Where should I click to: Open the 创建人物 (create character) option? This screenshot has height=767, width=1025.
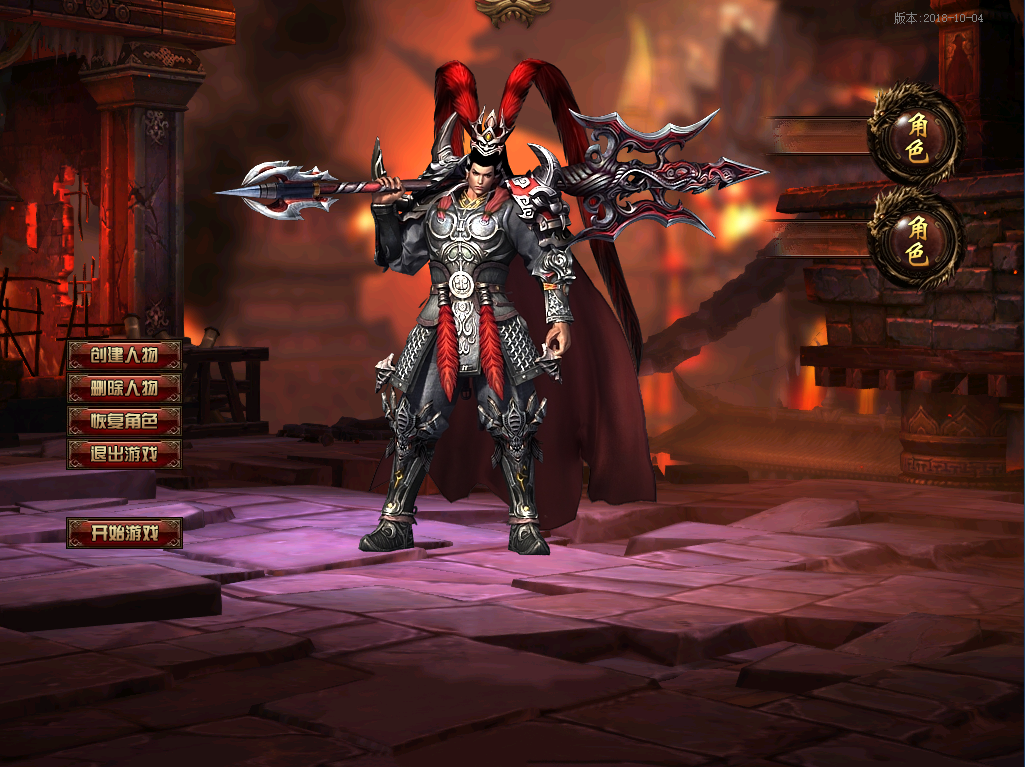tap(124, 355)
